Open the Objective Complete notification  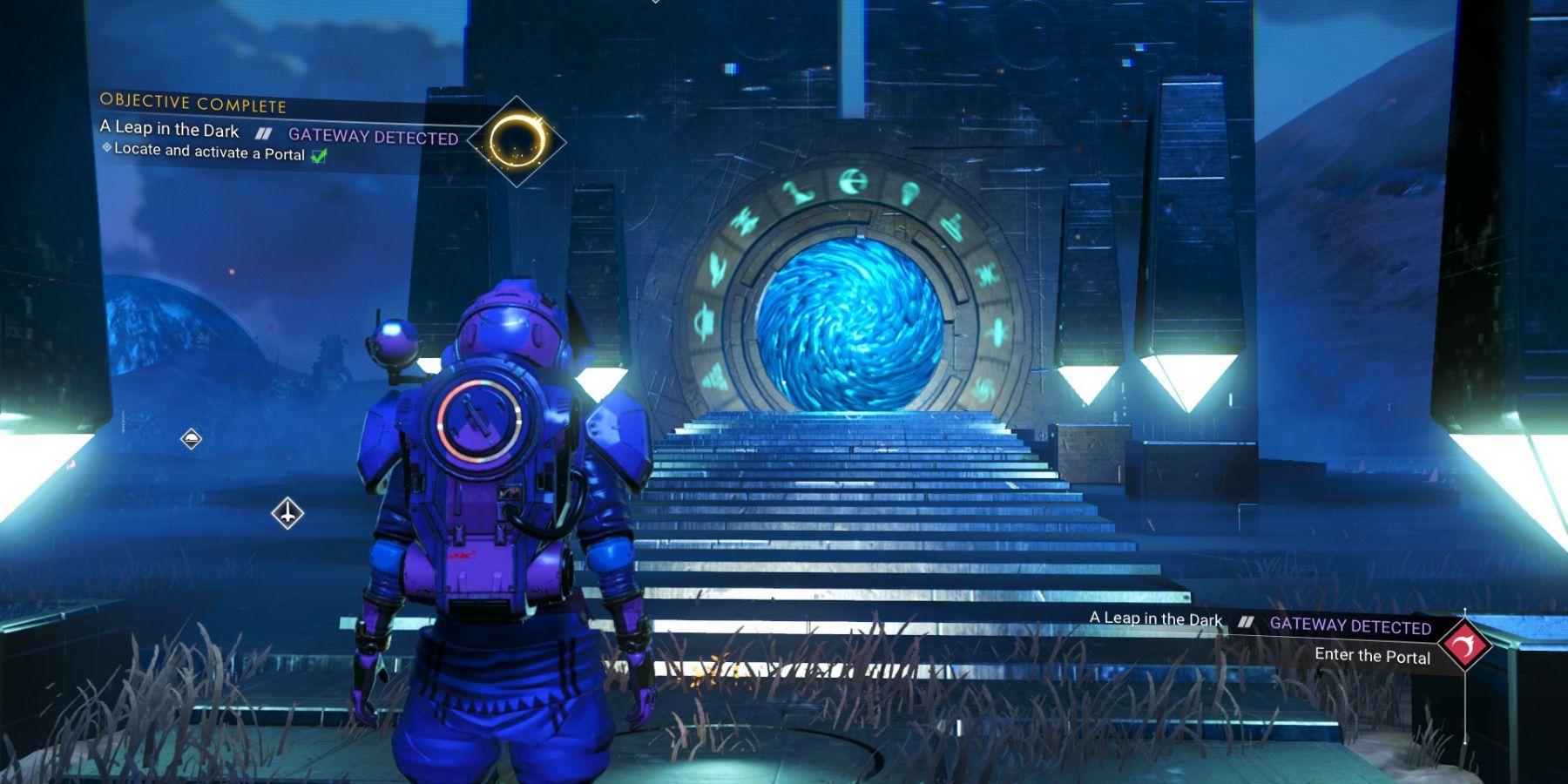coord(193,104)
